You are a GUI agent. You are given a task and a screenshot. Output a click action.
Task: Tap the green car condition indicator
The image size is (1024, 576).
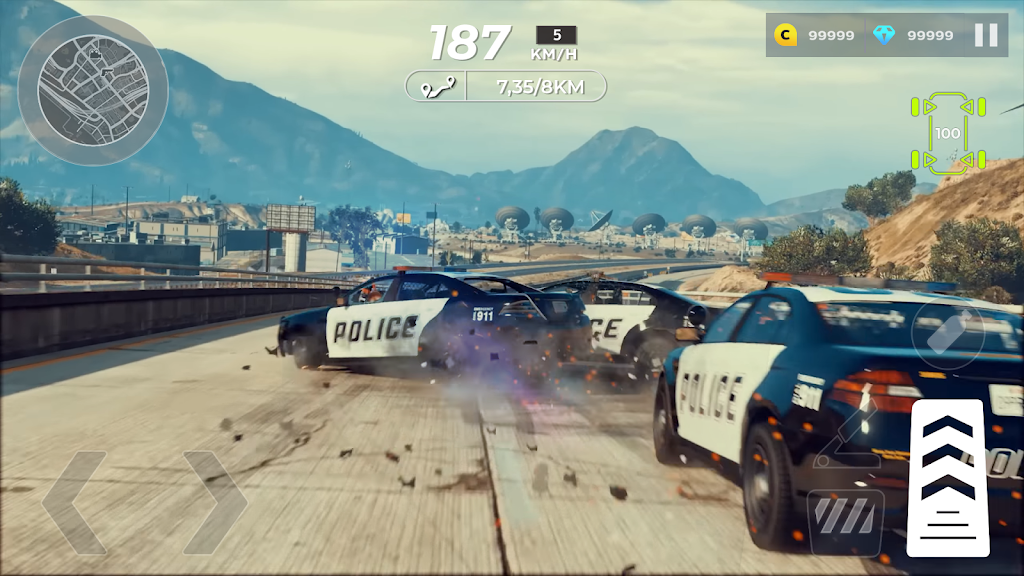click(947, 133)
